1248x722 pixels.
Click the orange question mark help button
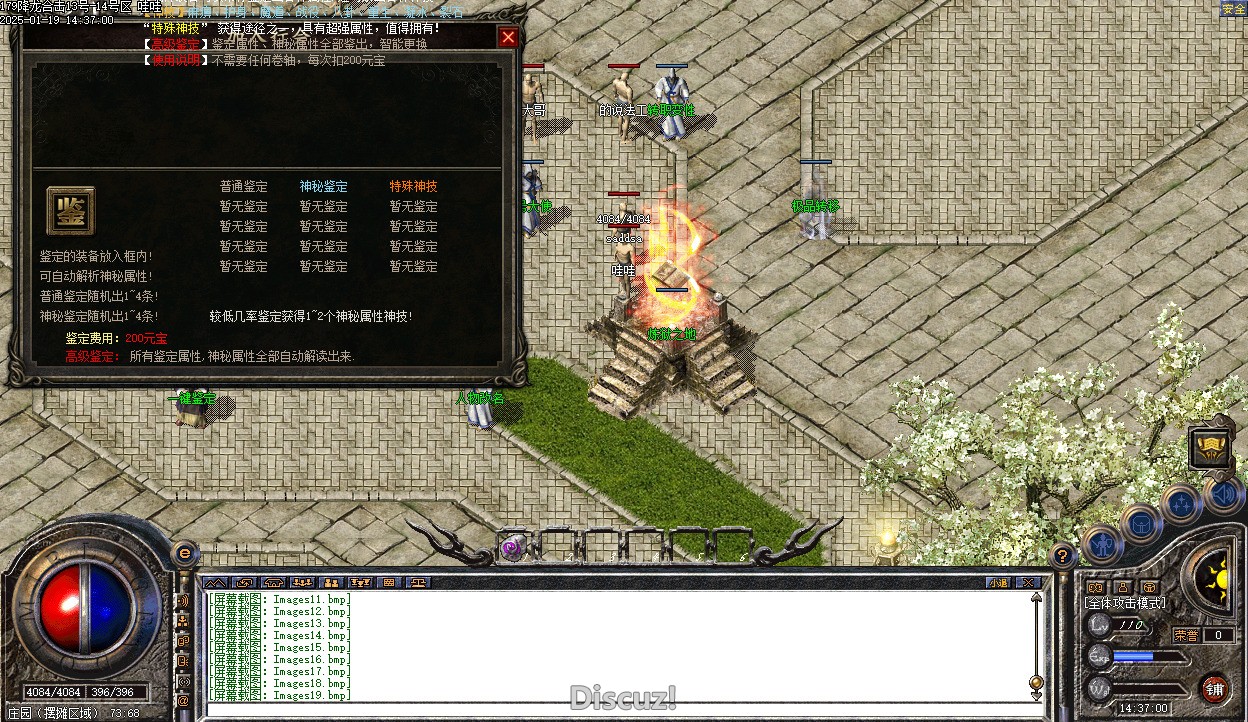1062,555
